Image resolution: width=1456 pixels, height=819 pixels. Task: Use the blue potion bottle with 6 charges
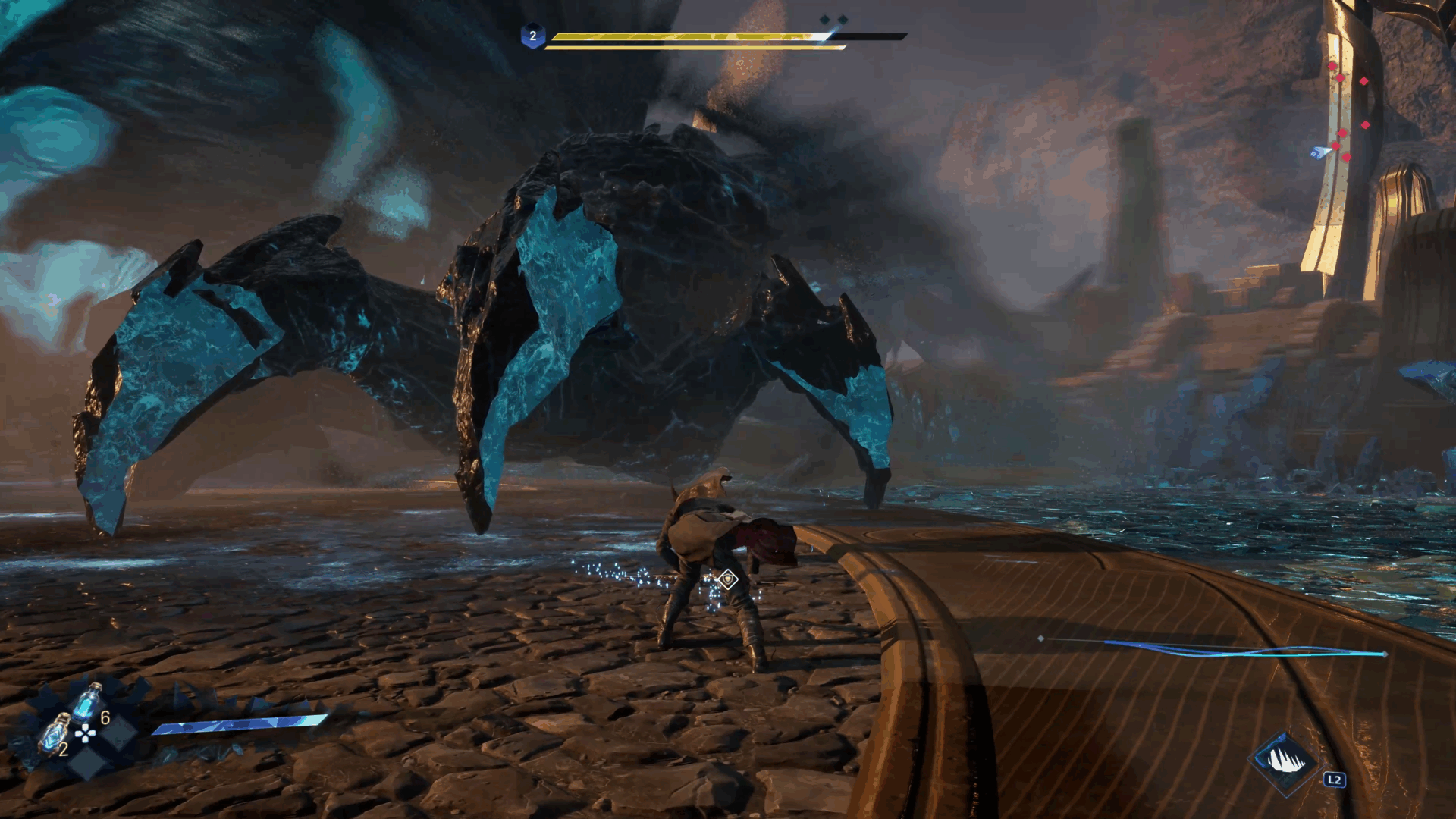pos(86,702)
